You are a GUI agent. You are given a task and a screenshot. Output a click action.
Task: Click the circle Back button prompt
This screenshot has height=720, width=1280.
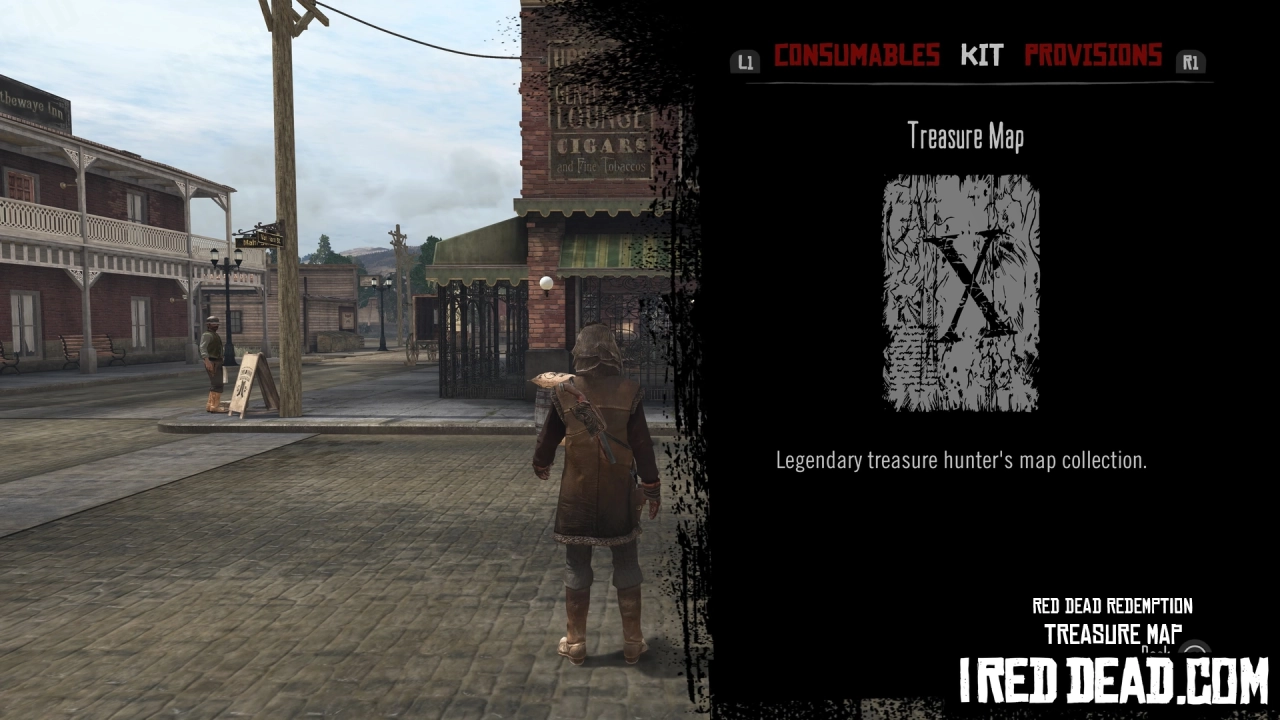coord(1195,650)
